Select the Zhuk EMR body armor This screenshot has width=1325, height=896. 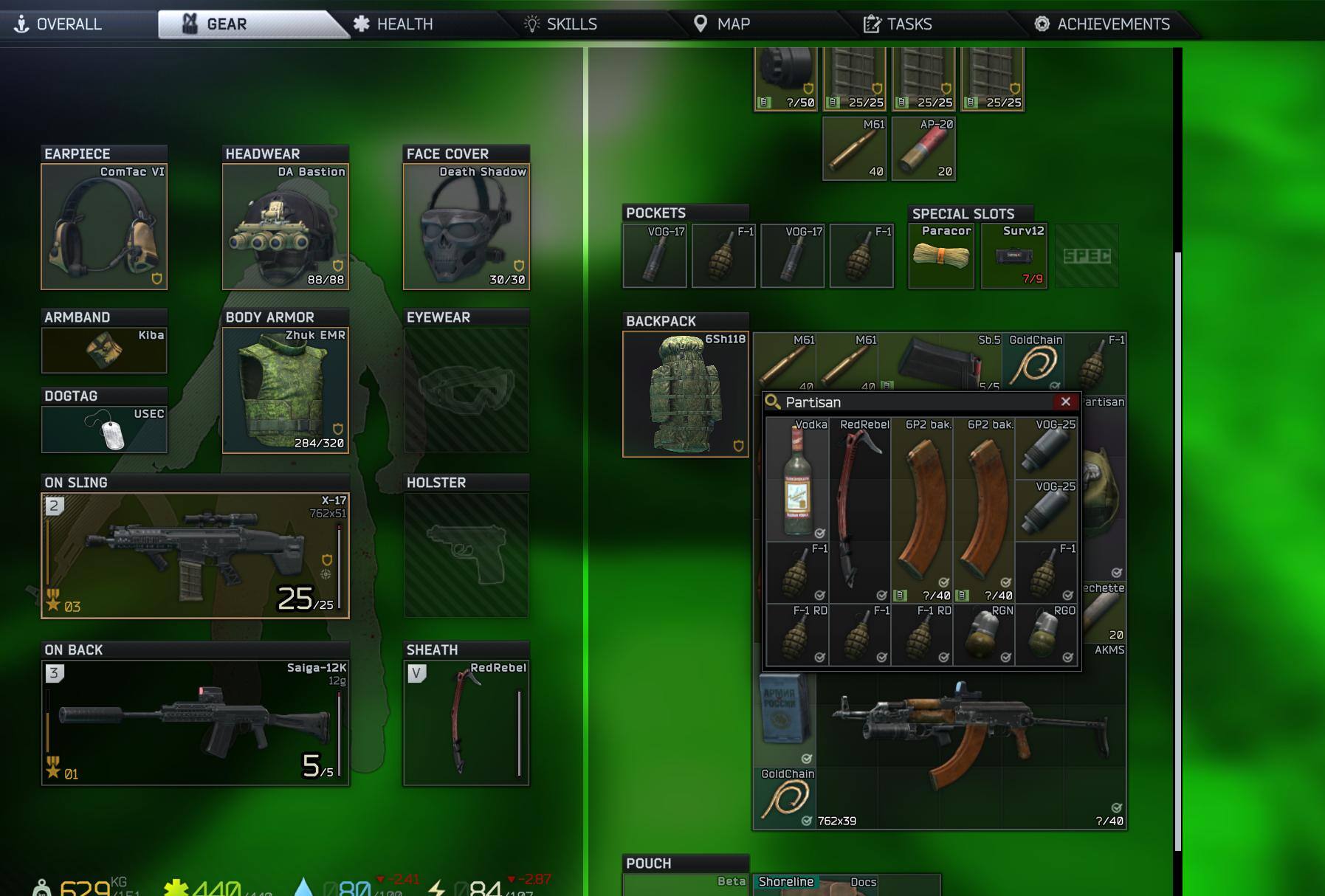[285, 390]
